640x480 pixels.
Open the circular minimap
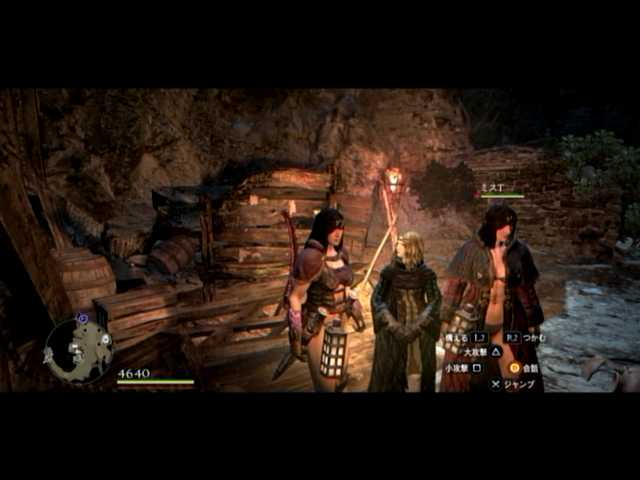tap(78, 349)
